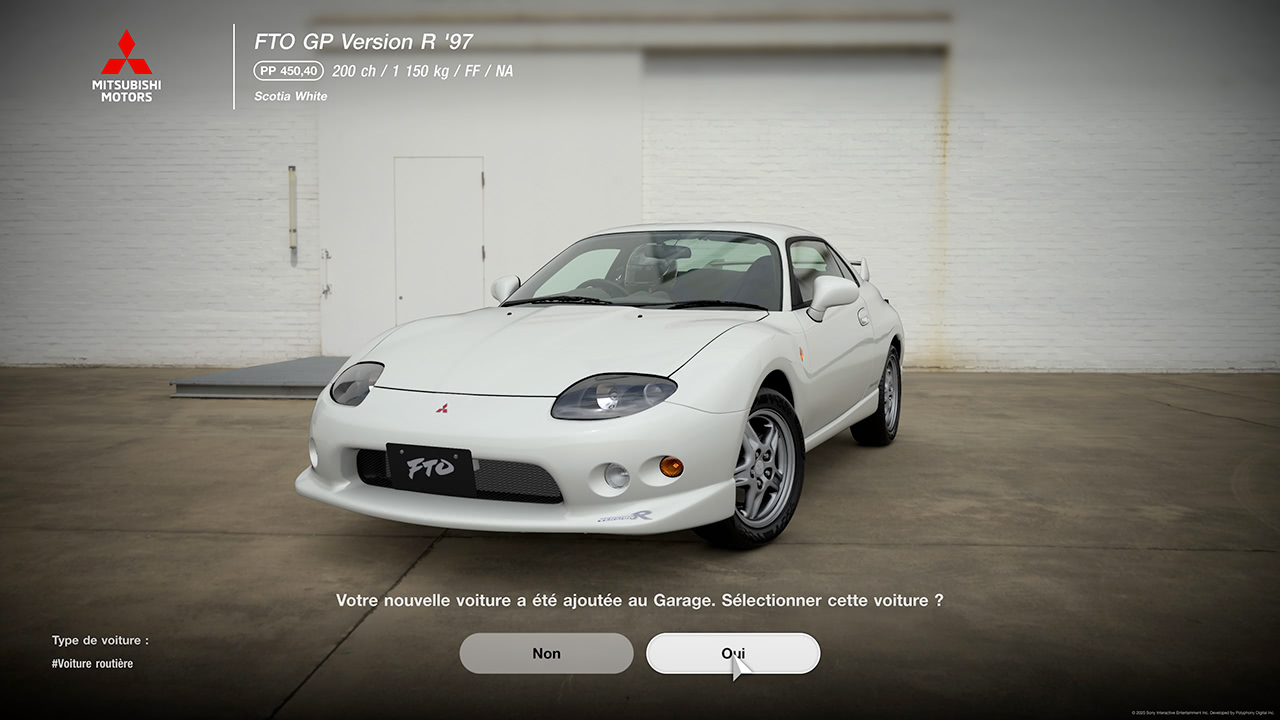Click the FTO logo on the front license plate
The image size is (1280, 720).
point(432,466)
